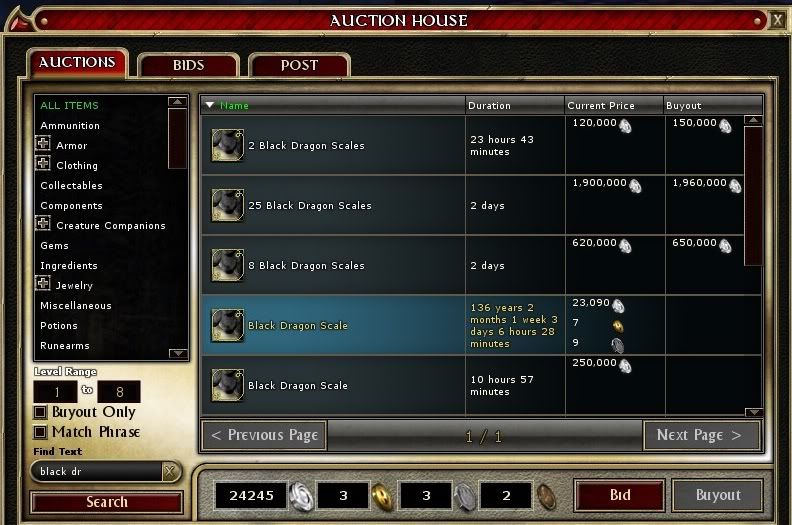
Task: Clear the Find Text search field
Action: (x=170, y=472)
